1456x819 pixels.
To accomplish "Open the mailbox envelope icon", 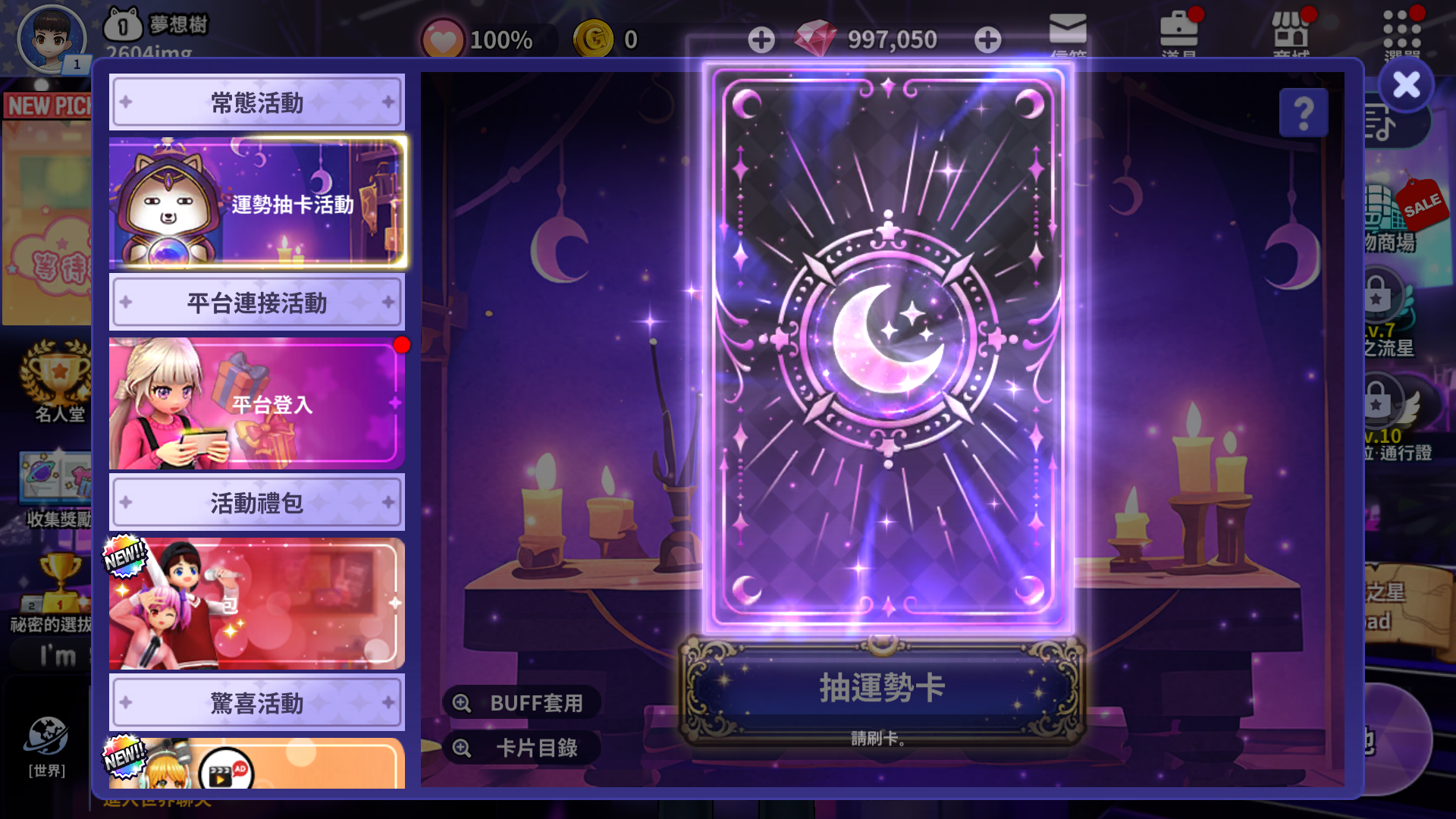I will coord(1068,32).
